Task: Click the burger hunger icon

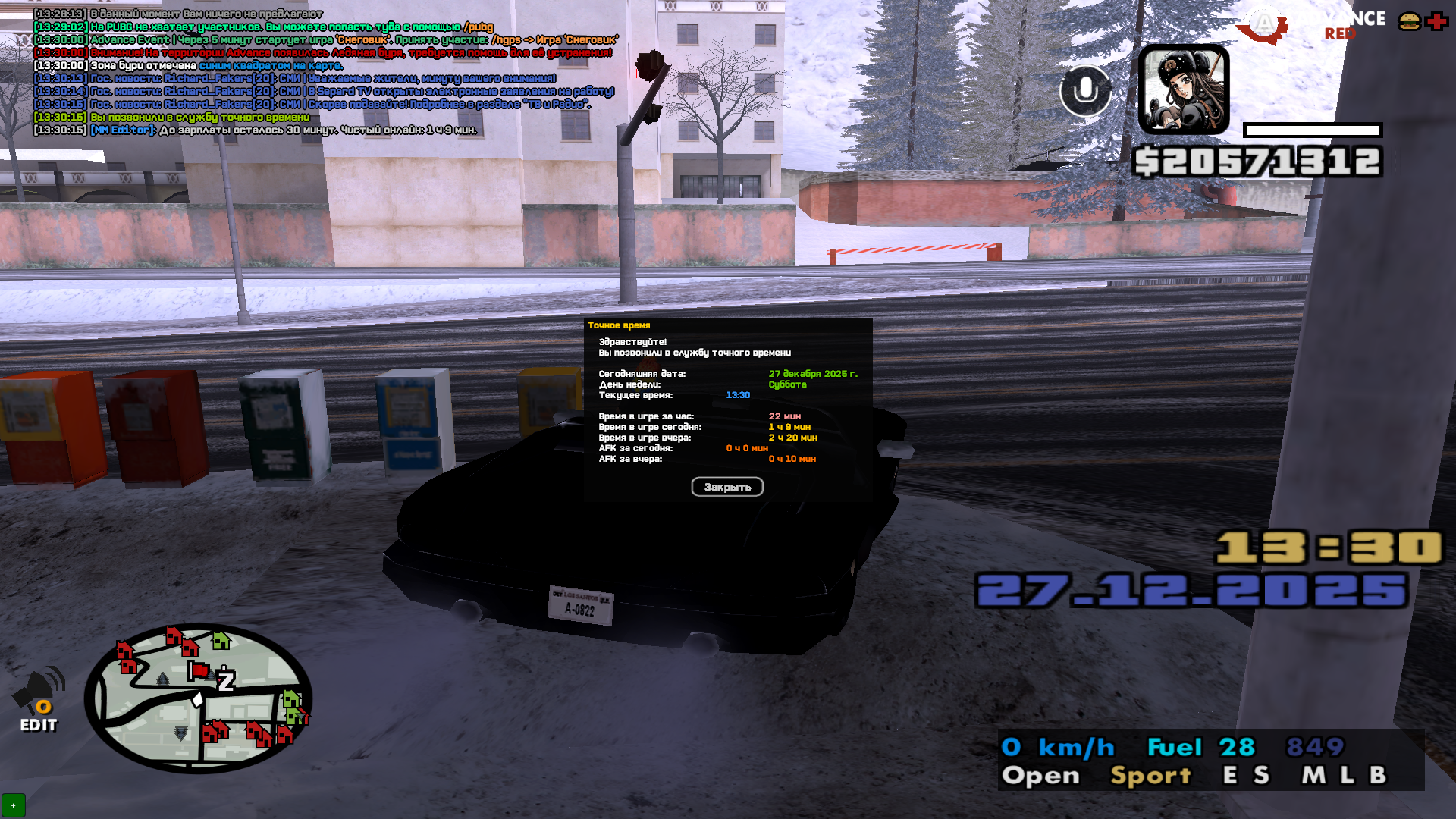Action: (1409, 21)
